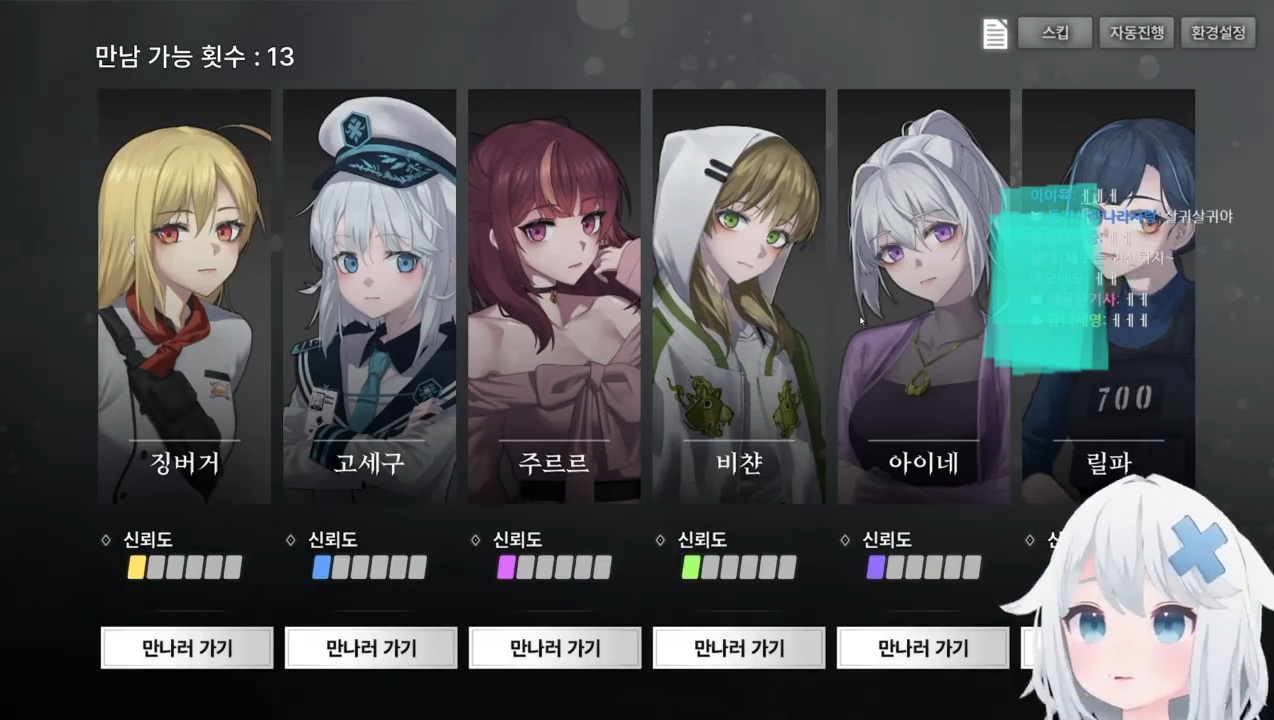Image resolution: width=1274 pixels, height=720 pixels.
Task: Open the dialogue log document icon
Action: [x=995, y=34]
